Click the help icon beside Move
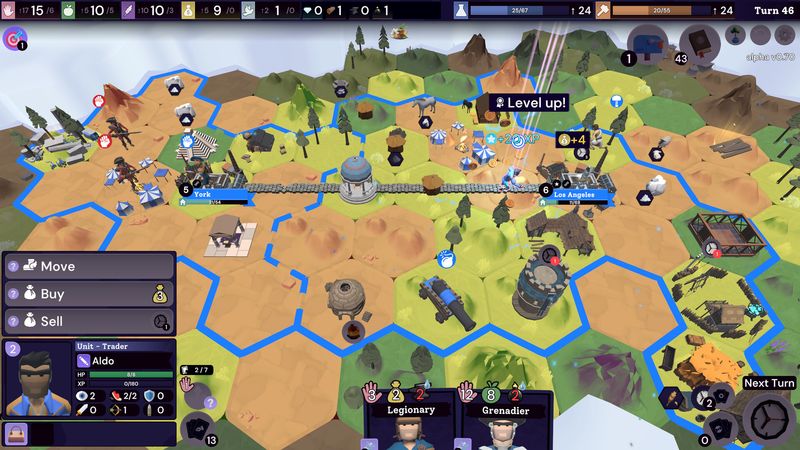The width and height of the screenshot is (800, 450). pyautogui.click(x=14, y=267)
